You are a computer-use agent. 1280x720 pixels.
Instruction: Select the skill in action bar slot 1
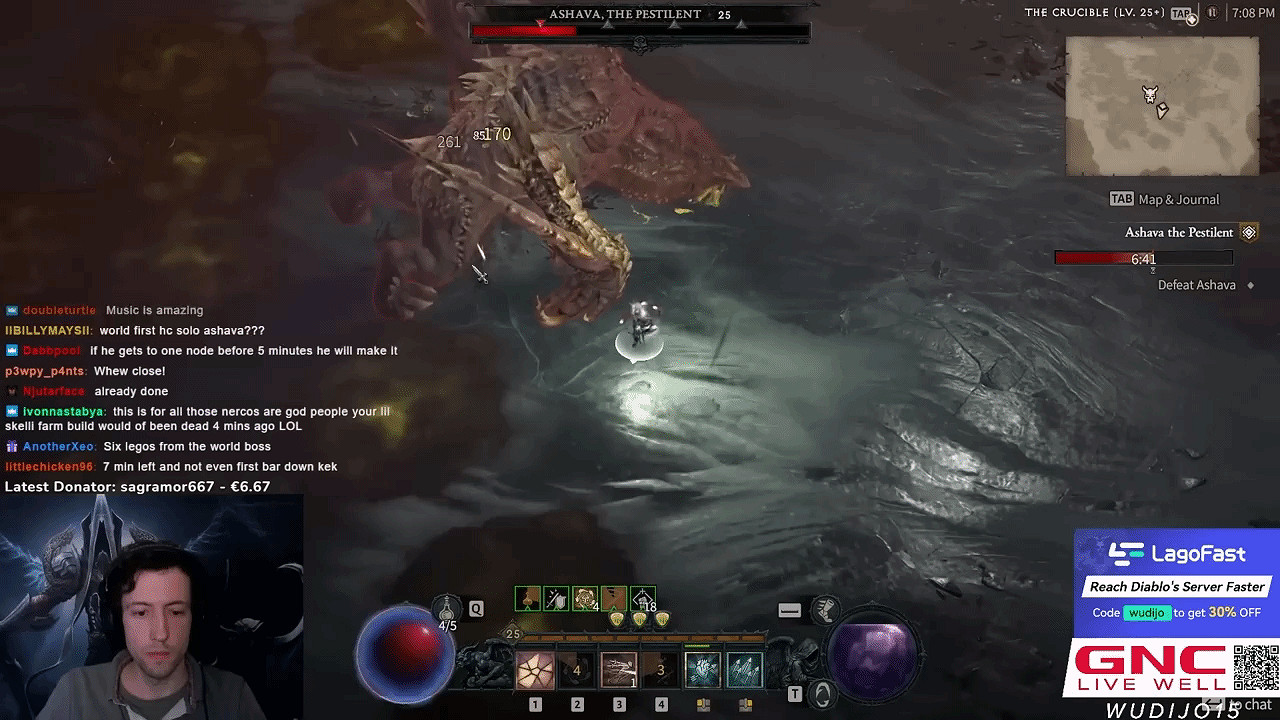point(534,669)
